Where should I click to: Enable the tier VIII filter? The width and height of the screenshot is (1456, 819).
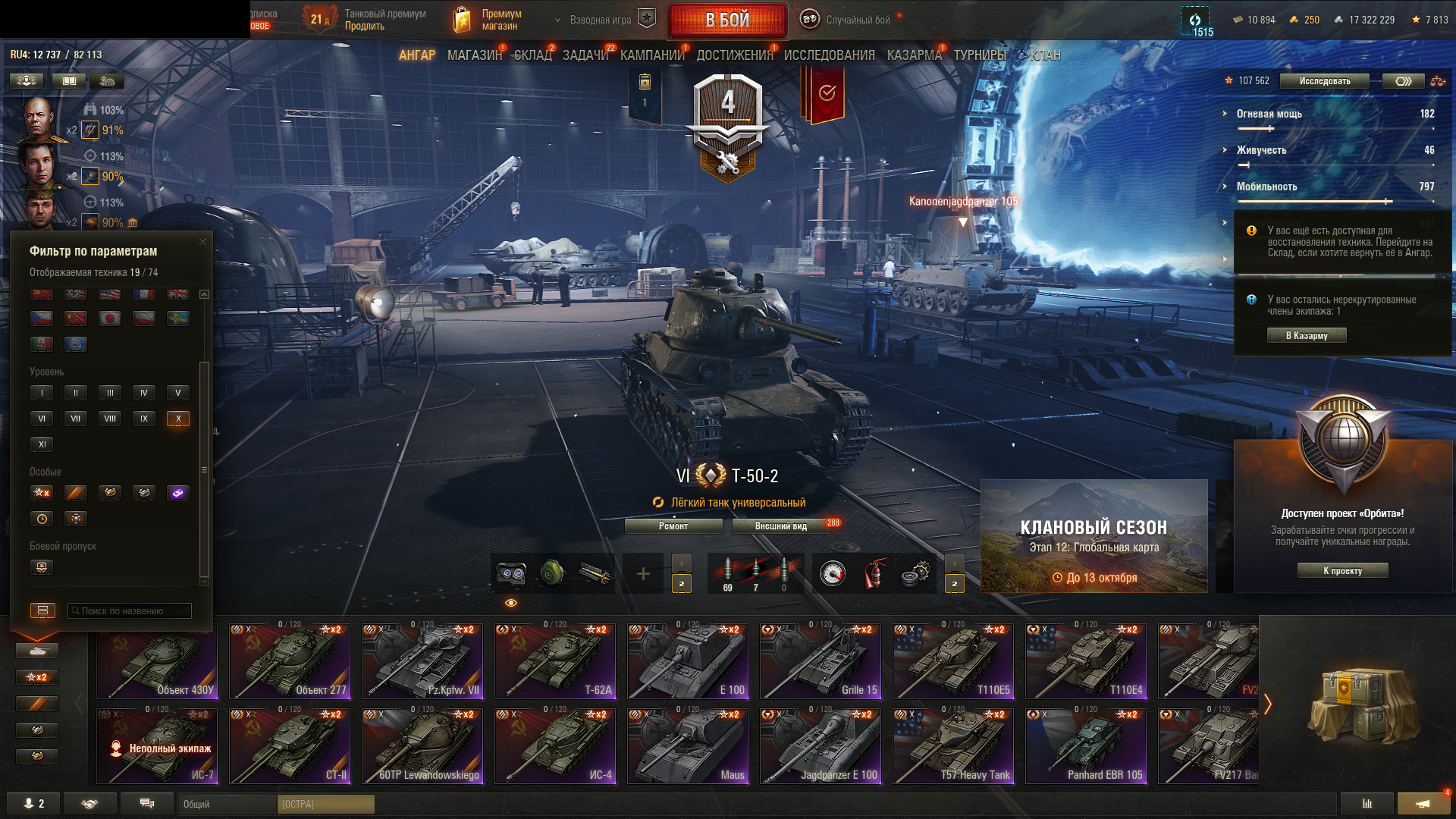110,419
